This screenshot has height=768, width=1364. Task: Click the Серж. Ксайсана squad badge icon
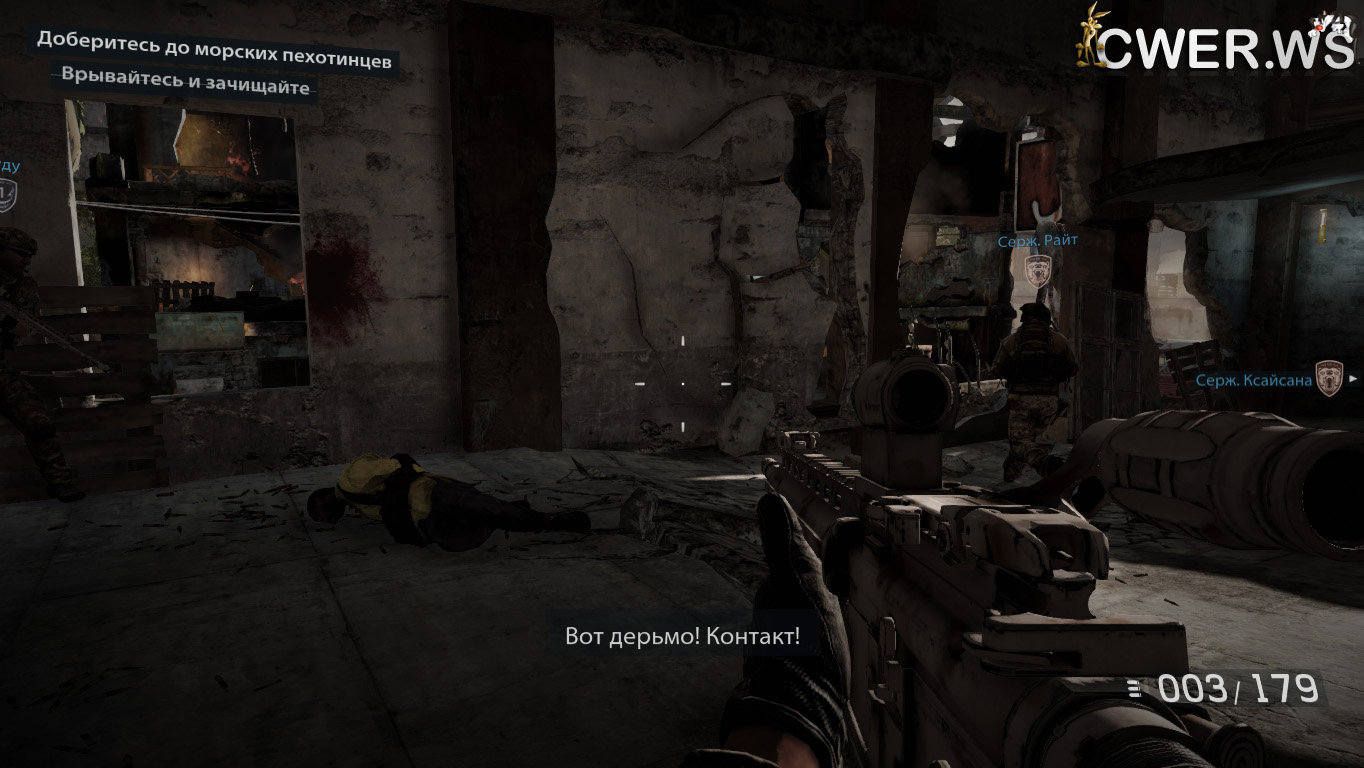click(x=1328, y=378)
